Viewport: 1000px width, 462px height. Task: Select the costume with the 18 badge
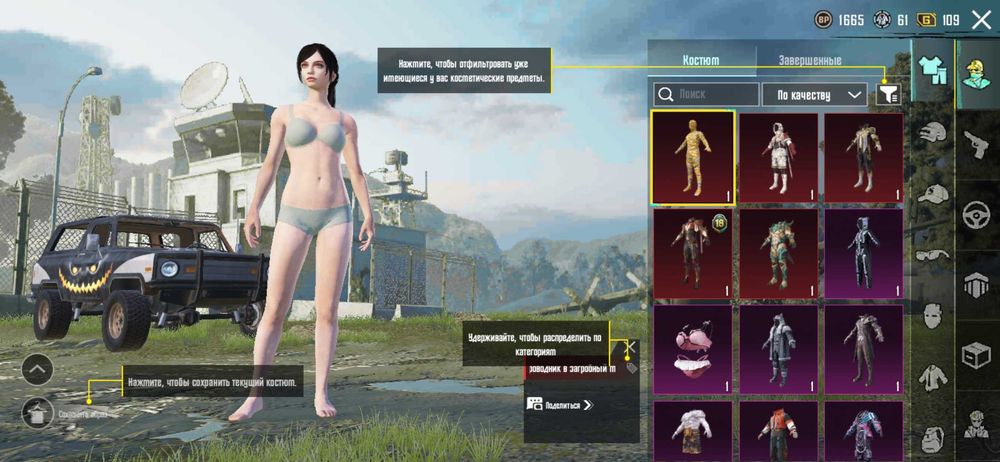[692, 253]
